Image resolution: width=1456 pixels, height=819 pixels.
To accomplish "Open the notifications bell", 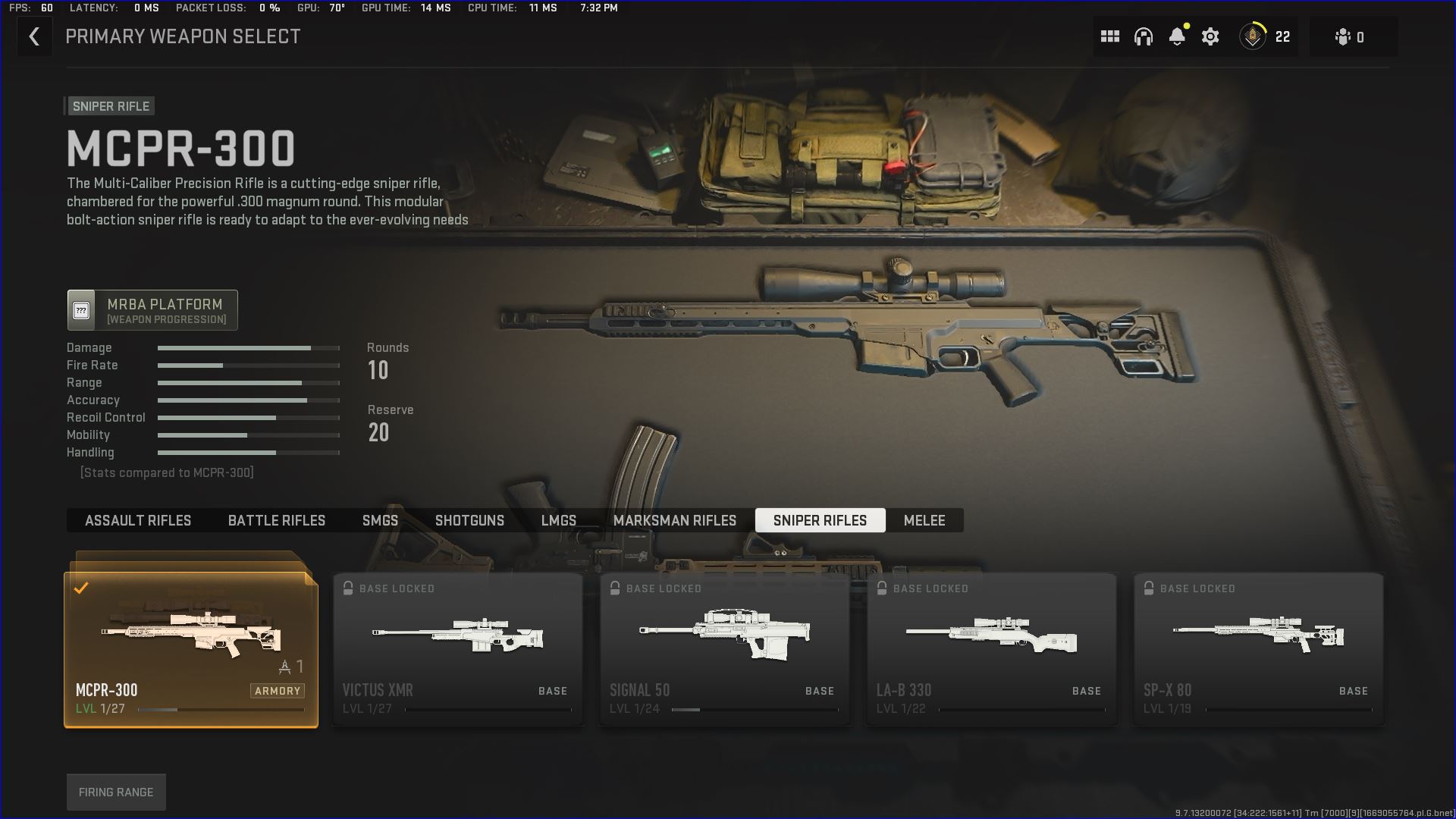I will (x=1177, y=36).
